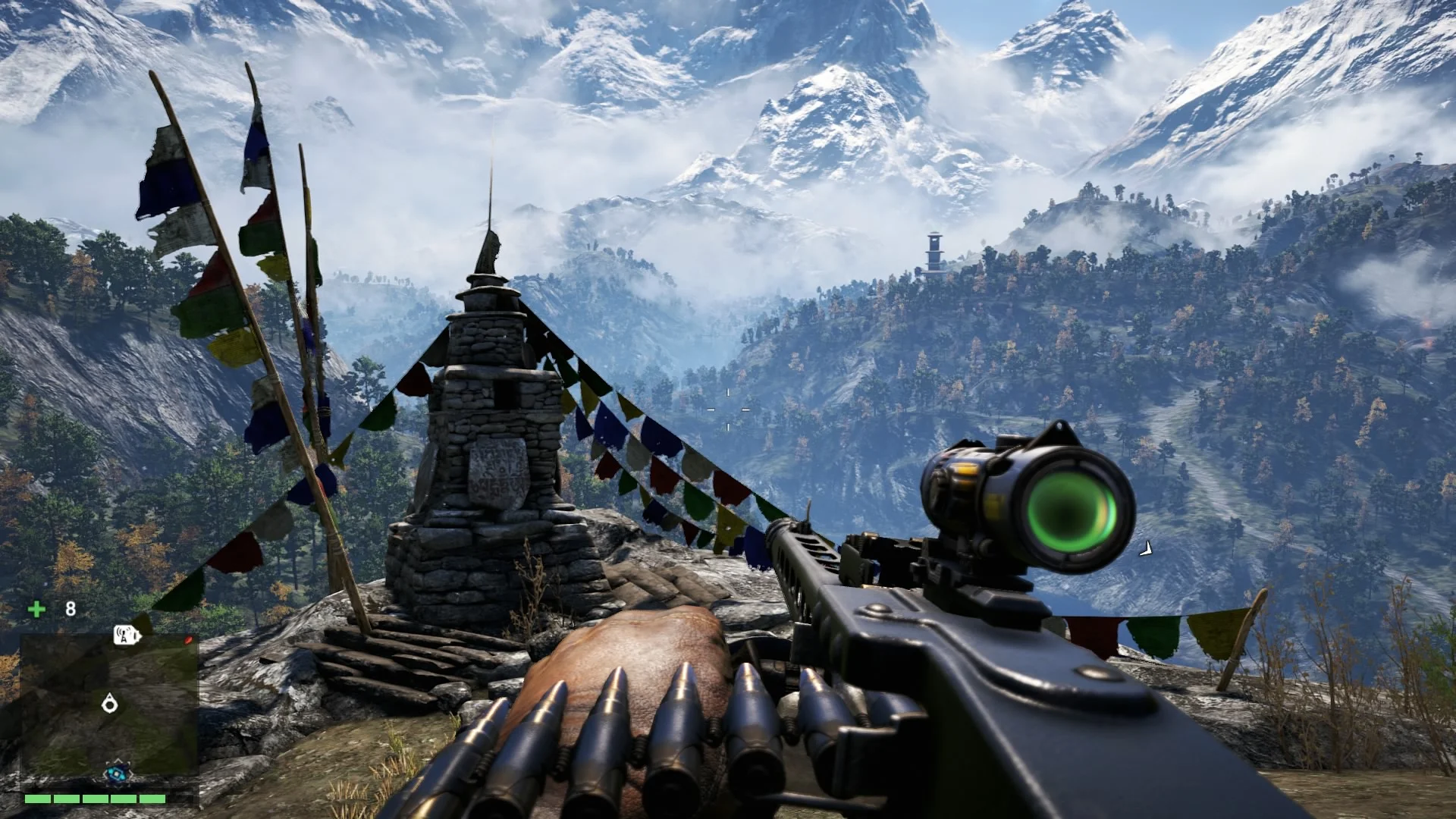Click the ammo count number 8
1456x819 pixels.
point(71,608)
